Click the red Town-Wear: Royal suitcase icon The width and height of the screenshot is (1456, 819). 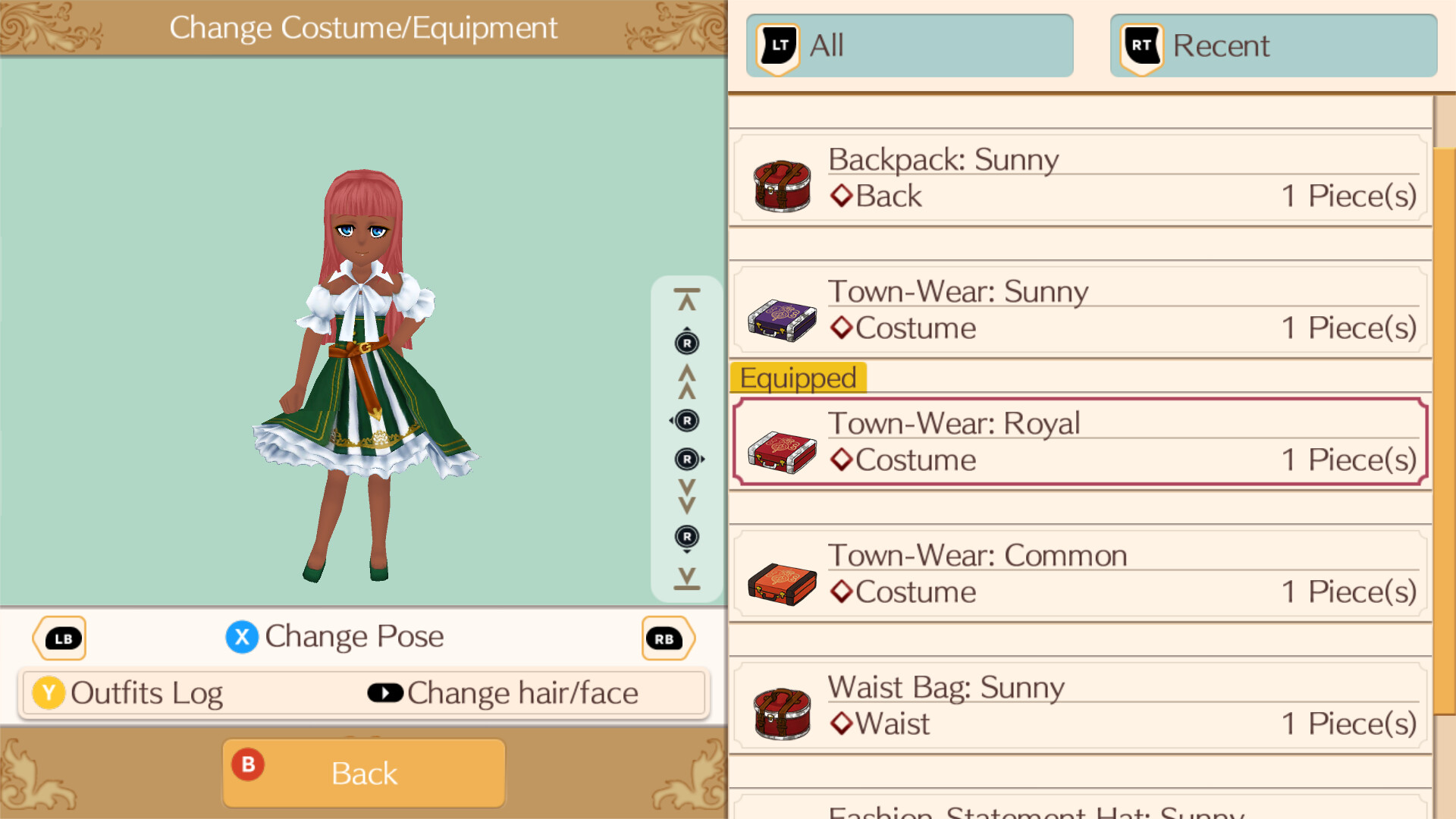[x=782, y=452]
